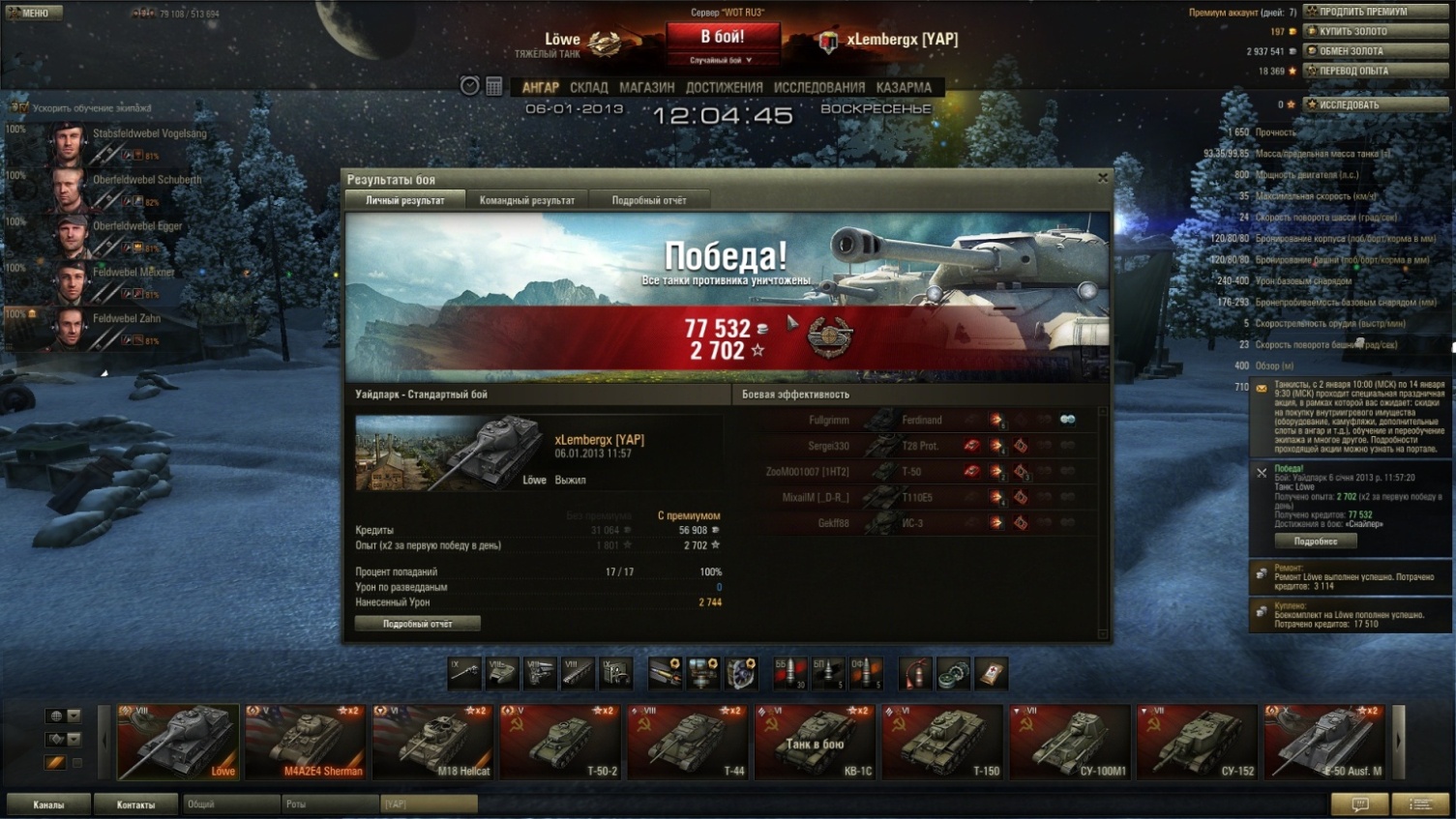Open the МАГАЗИН section
This screenshot has width=1456, height=819.
646,87
